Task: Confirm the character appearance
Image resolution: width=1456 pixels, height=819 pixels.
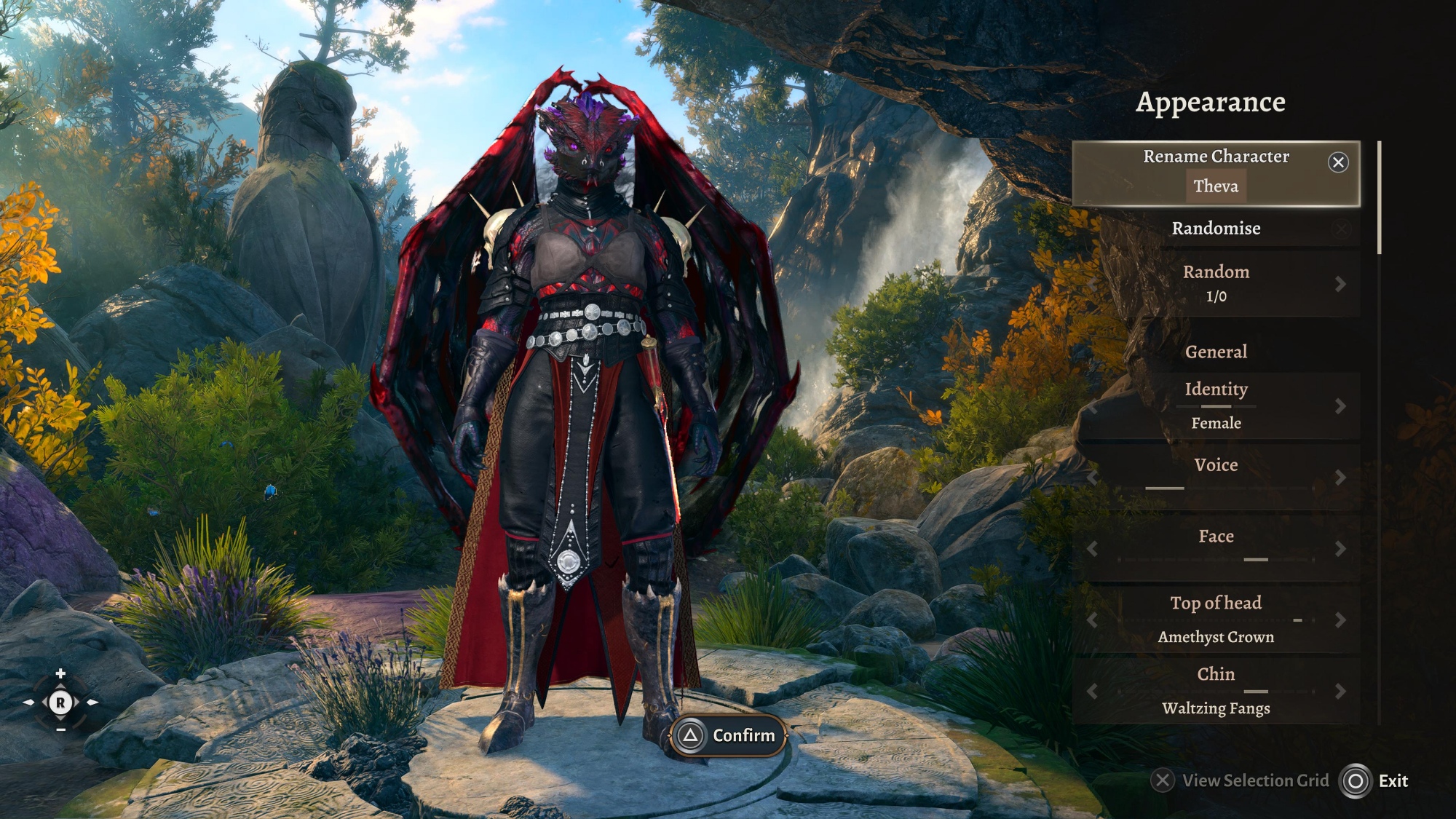Action: 728,736
